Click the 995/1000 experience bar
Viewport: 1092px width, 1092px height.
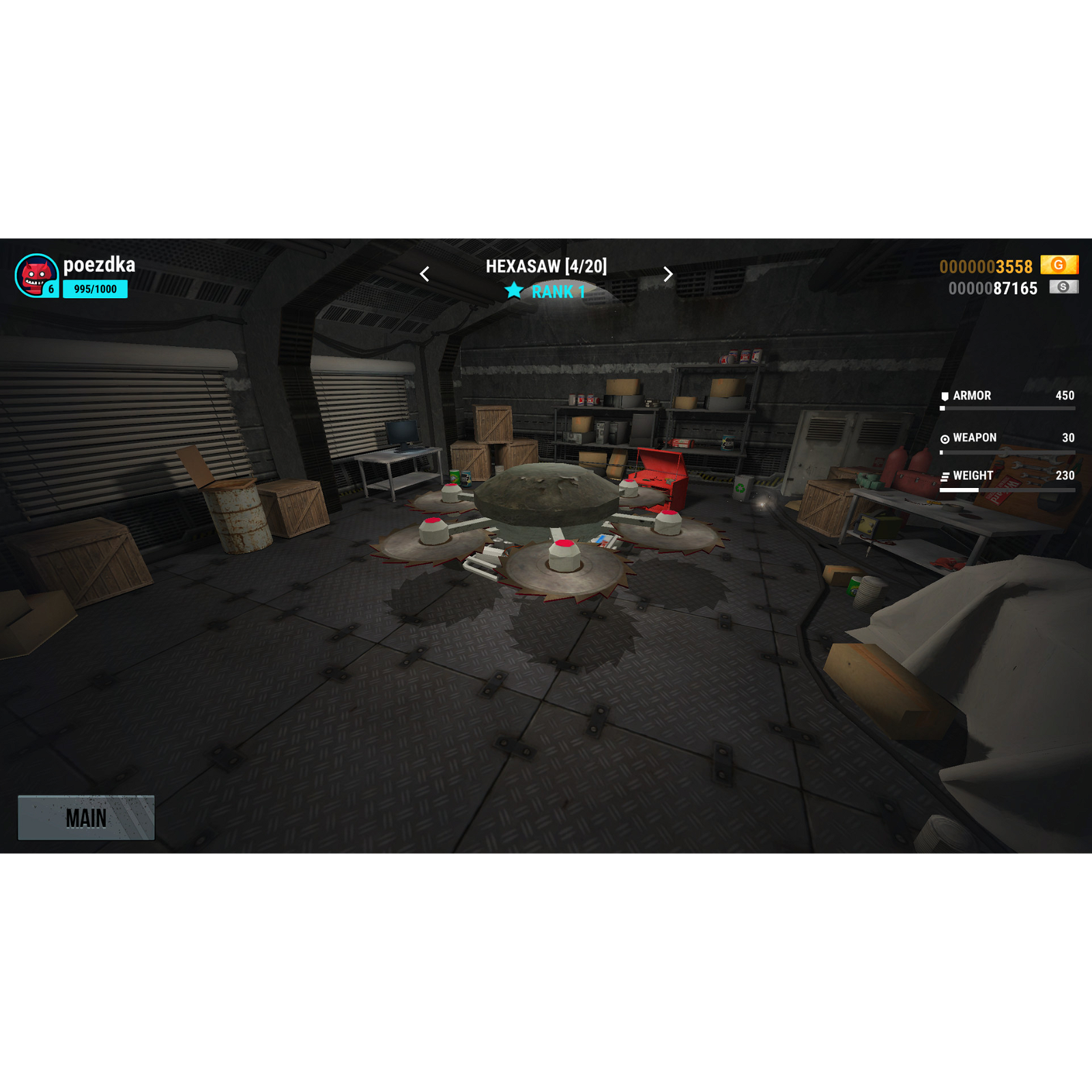[x=96, y=289]
